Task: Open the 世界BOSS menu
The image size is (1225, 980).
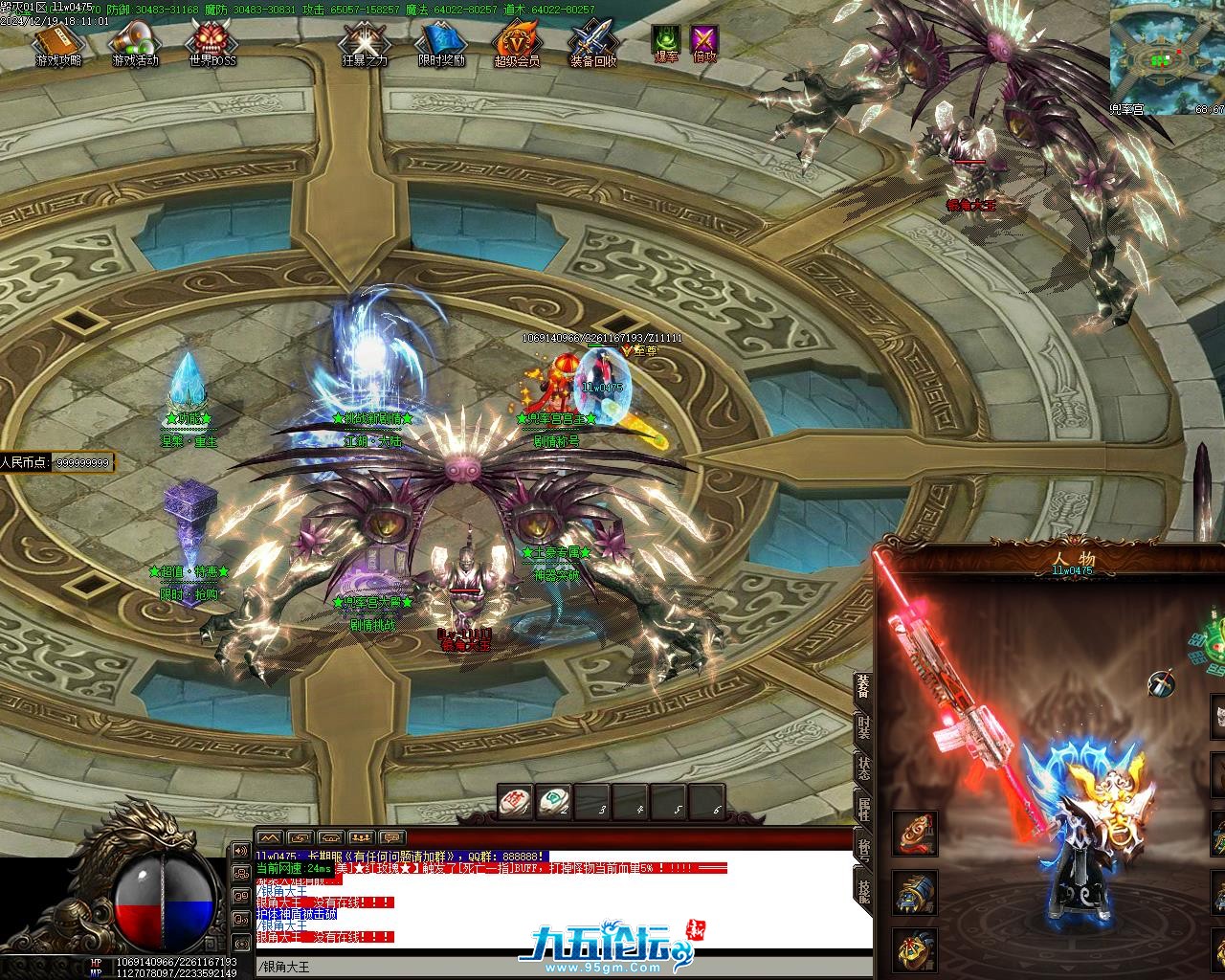Action: tap(211, 43)
